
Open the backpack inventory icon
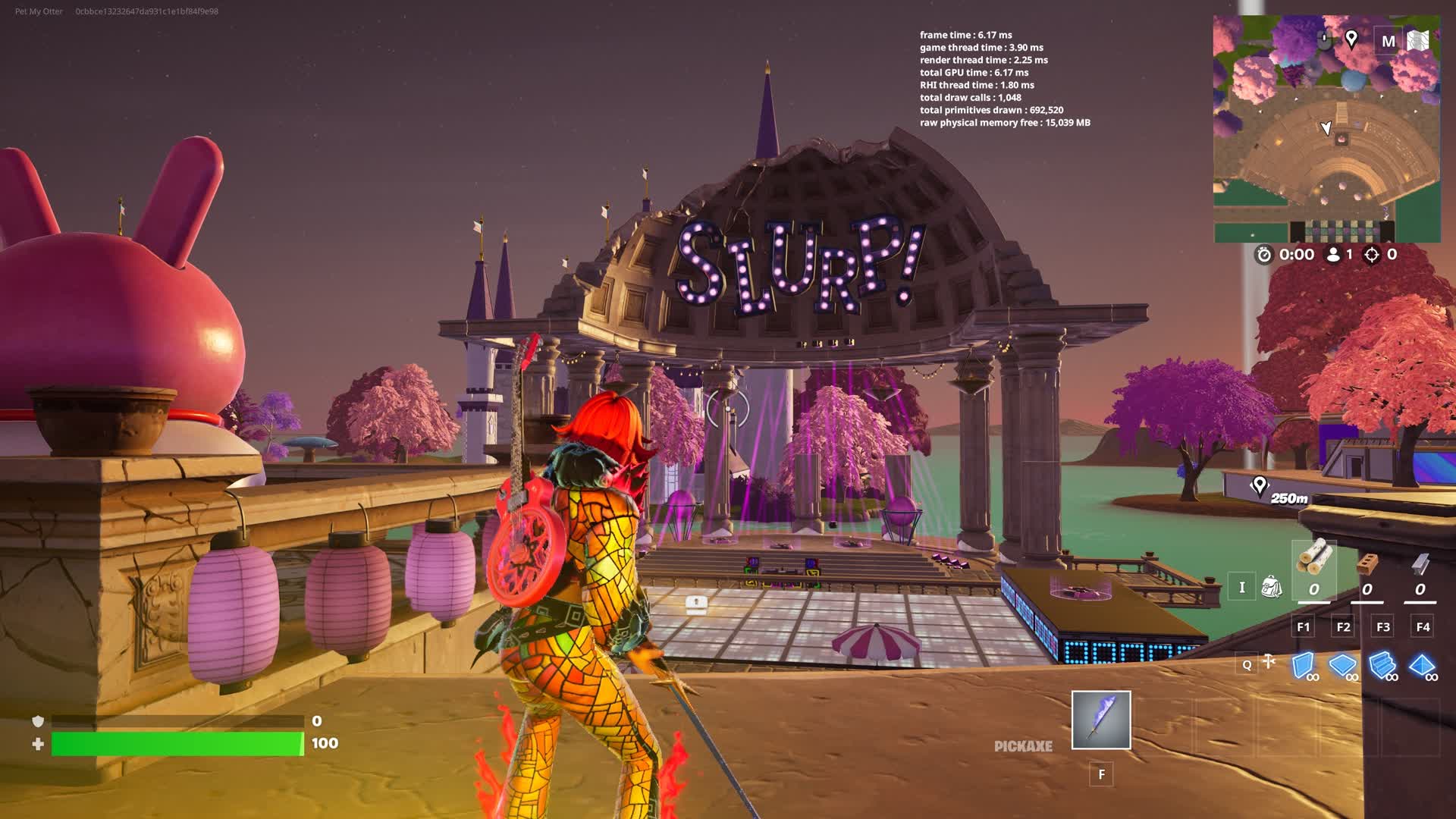coord(1272,587)
